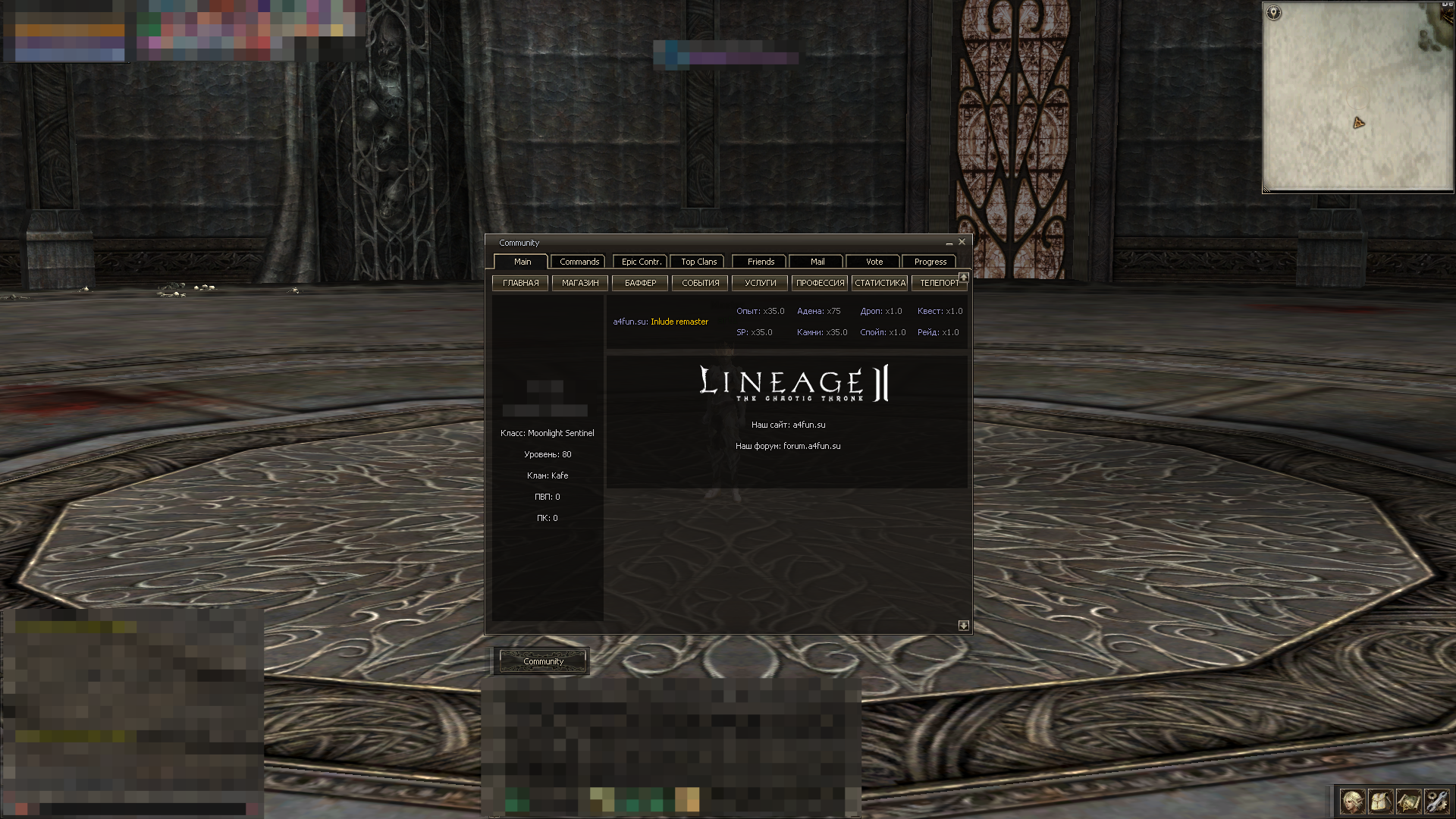Image resolution: width=1456 pixels, height=819 pixels.
Task: Show the Top Clans tab
Action: tap(698, 262)
